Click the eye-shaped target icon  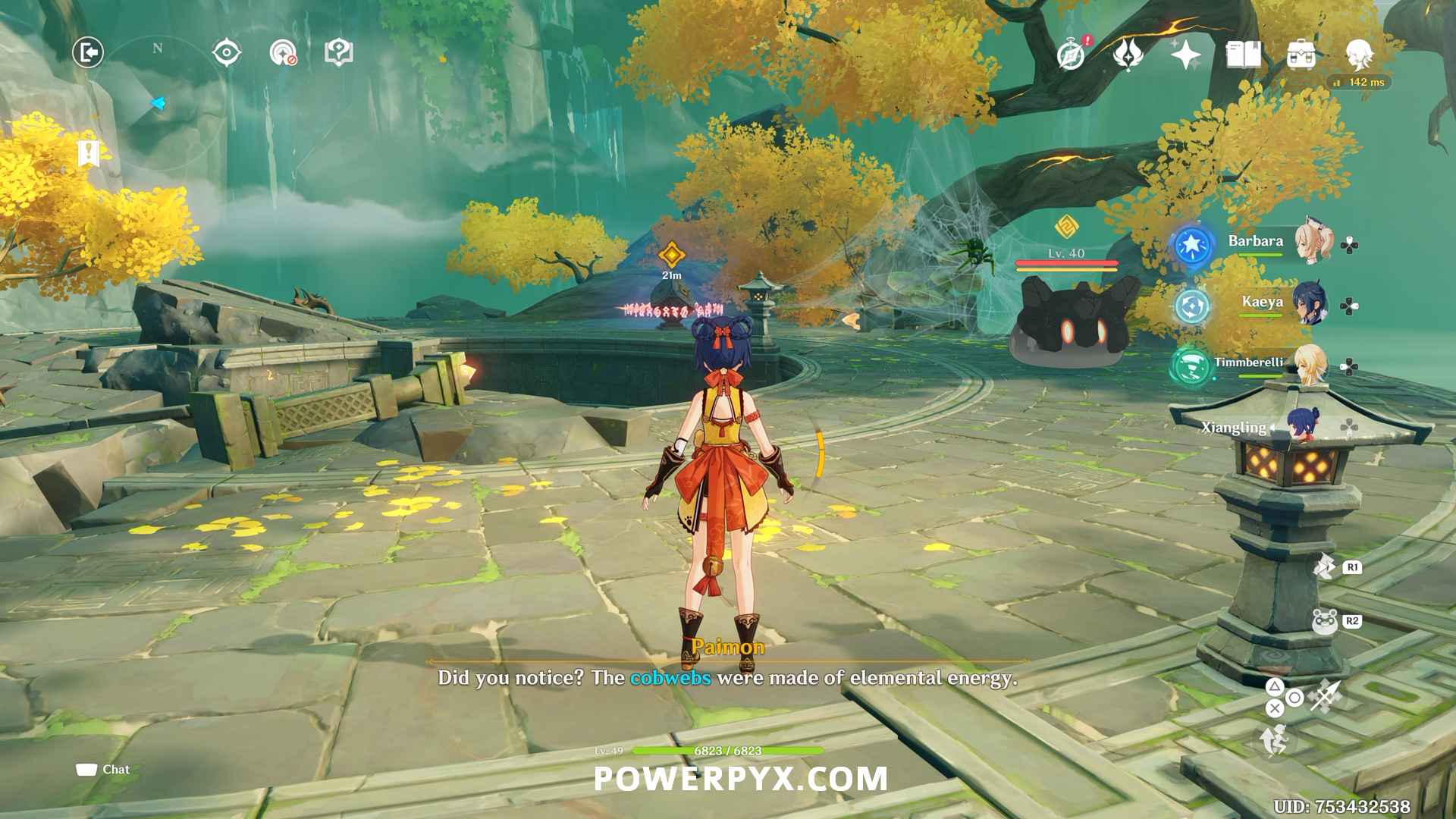pyautogui.click(x=227, y=53)
